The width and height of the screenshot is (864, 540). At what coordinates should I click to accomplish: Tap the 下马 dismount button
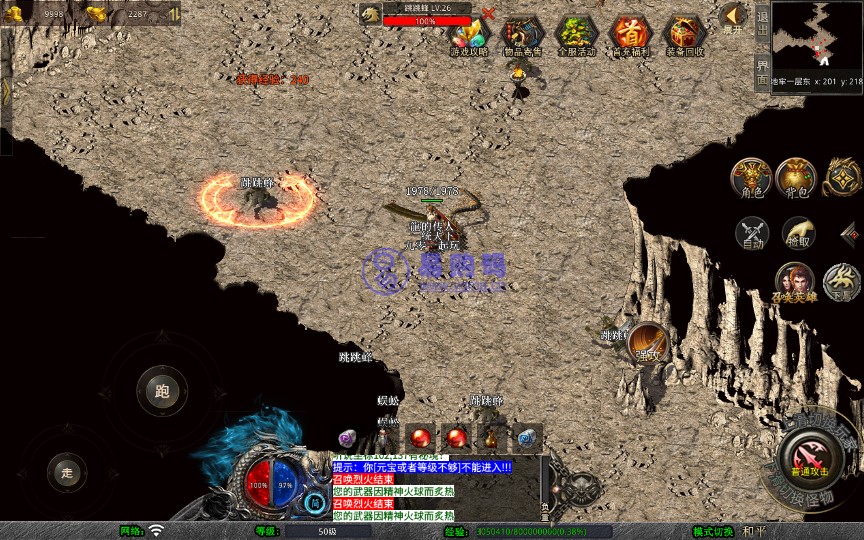pyautogui.click(x=842, y=281)
